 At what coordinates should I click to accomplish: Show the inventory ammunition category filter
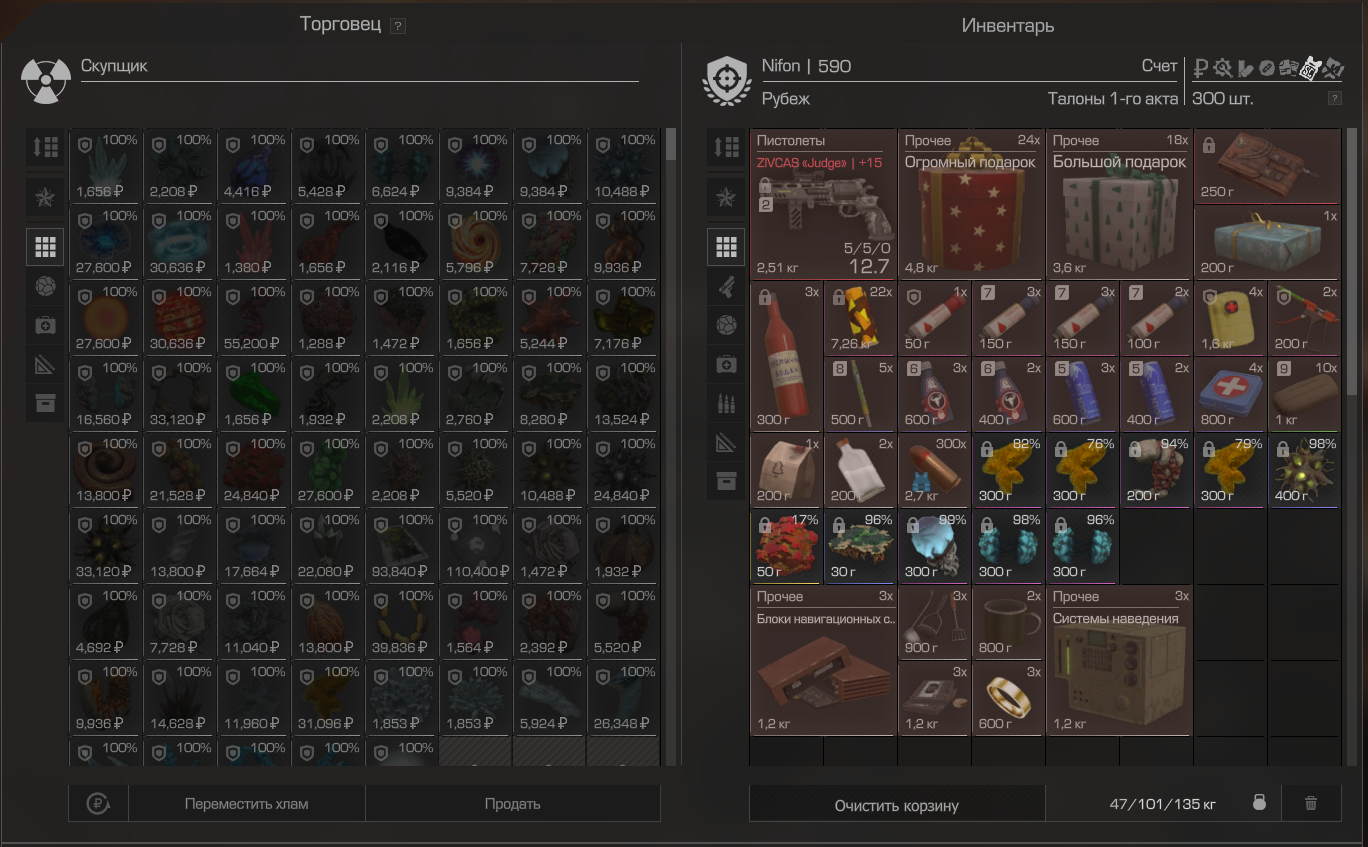[x=727, y=403]
